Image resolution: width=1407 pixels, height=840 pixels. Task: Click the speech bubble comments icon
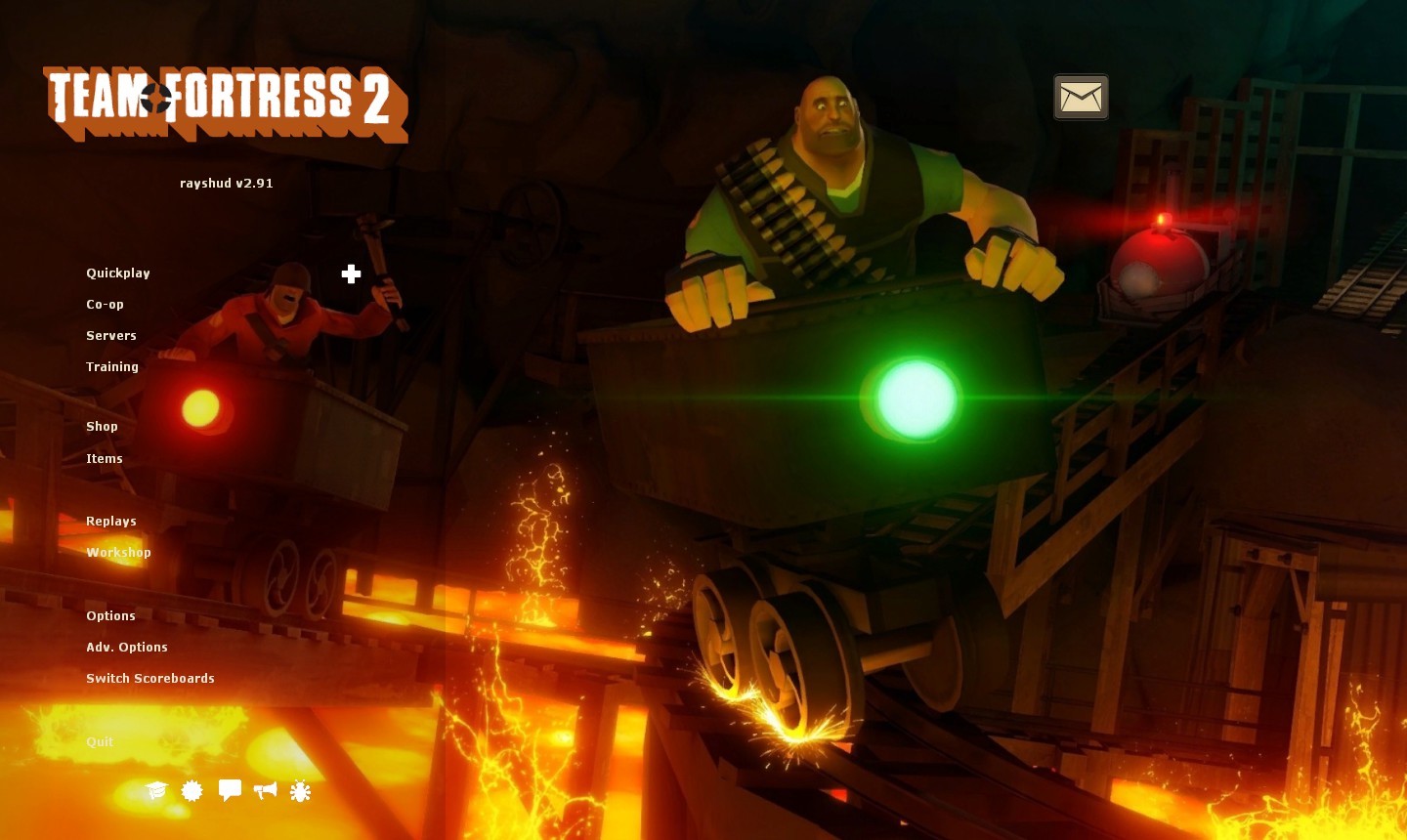(x=231, y=791)
